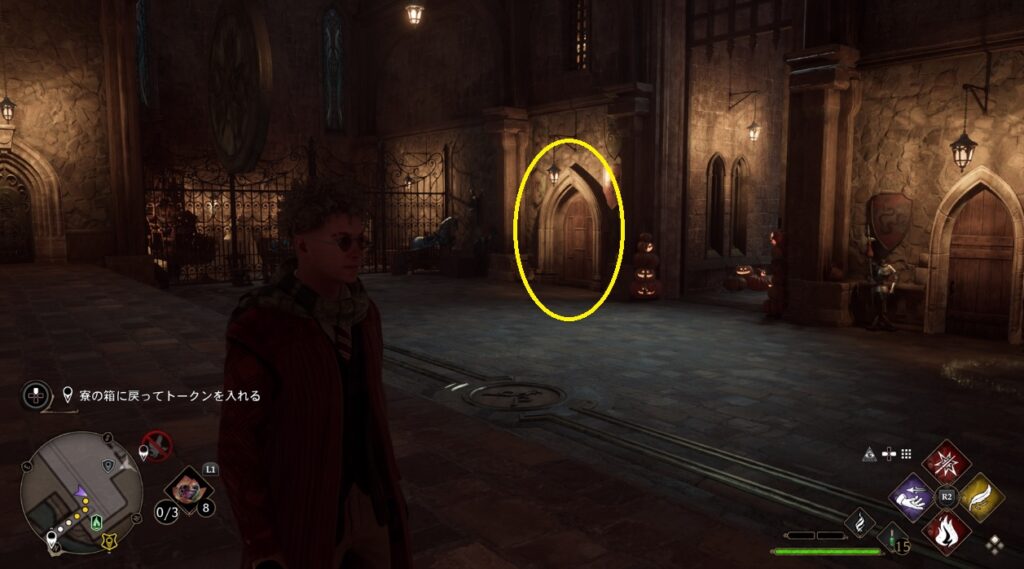Click the Revelio triangle eye icon
The width and height of the screenshot is (1024, 569).
(x=870, y=453)
